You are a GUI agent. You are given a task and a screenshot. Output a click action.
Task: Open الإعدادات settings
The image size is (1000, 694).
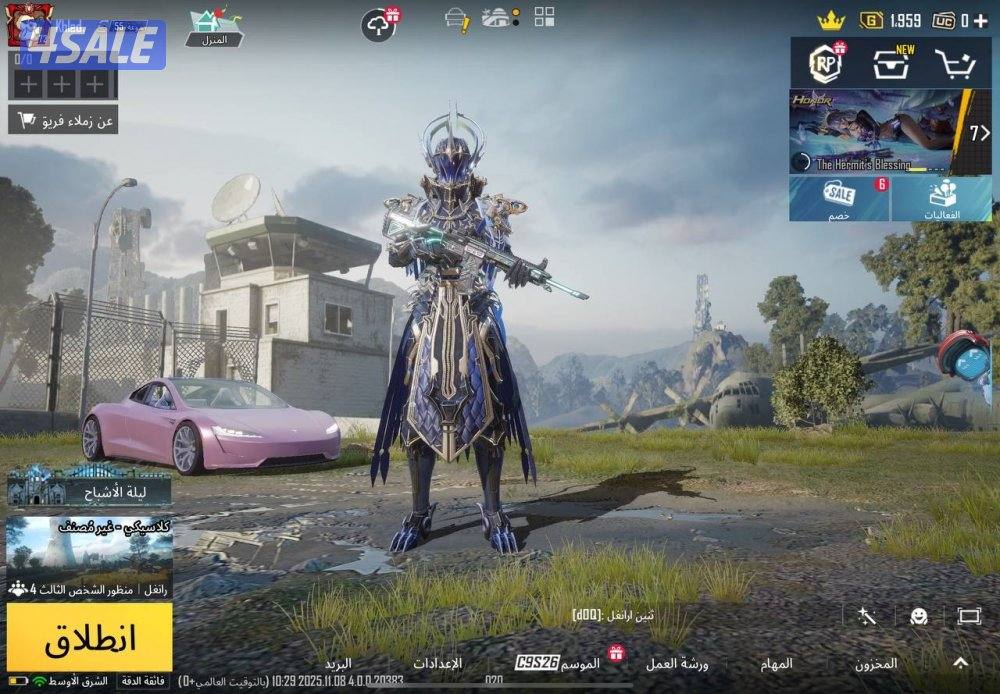[438, 663]
